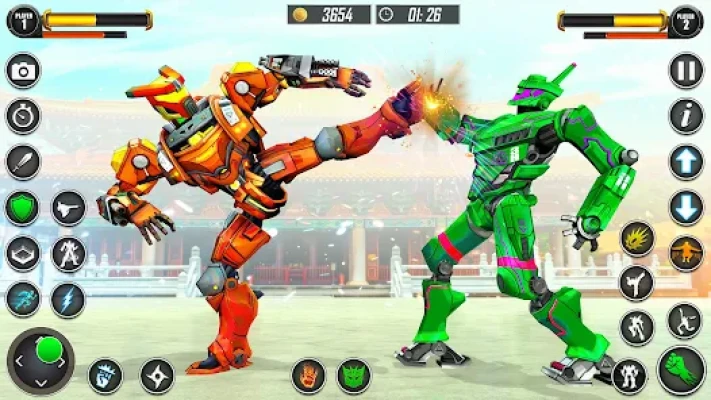The height and width of the screenshot is (400, 711).
Task: Use the orange flaming hand ability
Action: point(308,376)
